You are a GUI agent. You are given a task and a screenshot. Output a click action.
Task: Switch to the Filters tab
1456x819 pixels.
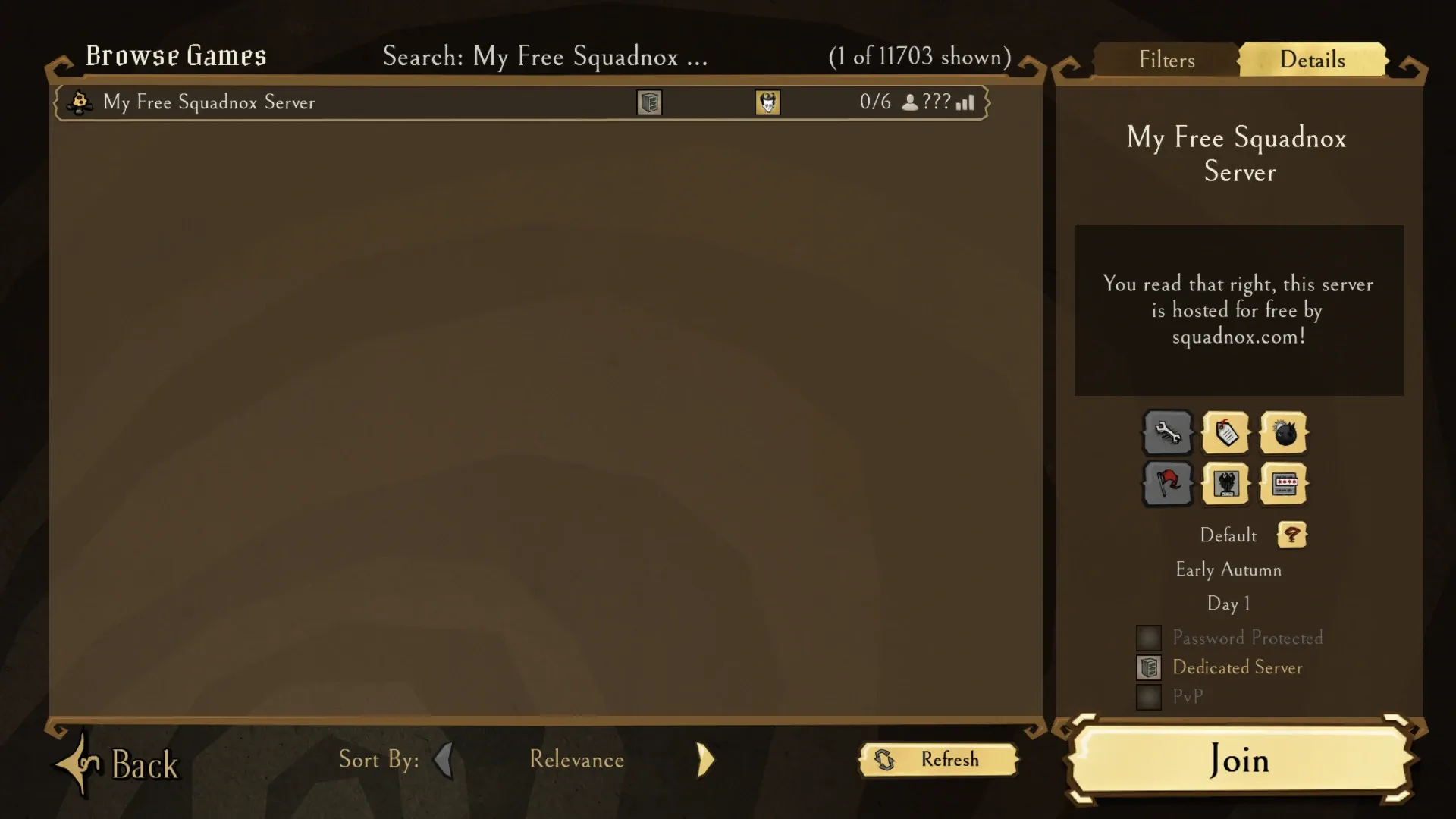pyautogui.click(x=1166, y=59)
